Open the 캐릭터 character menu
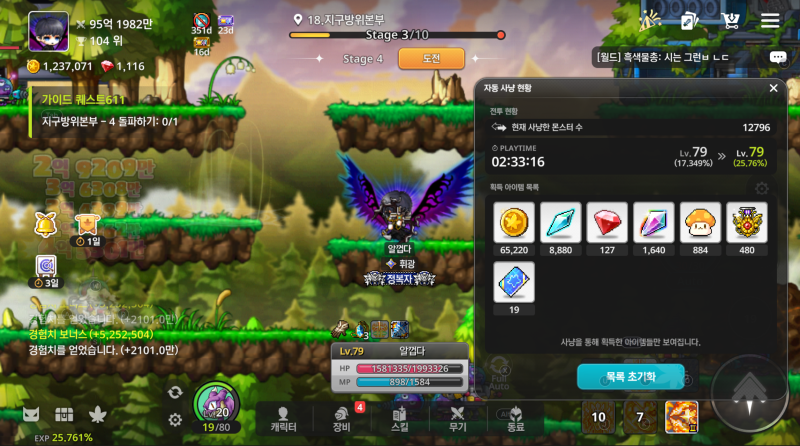The height and width of the screenshot is (446, 800). point(284,419)
